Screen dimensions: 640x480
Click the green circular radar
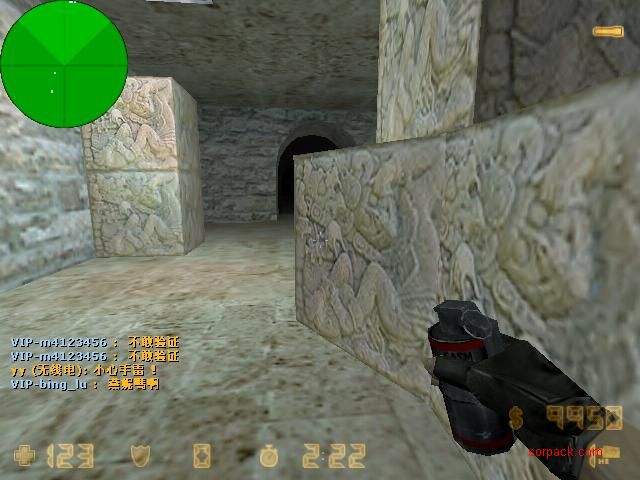[63, 64]
